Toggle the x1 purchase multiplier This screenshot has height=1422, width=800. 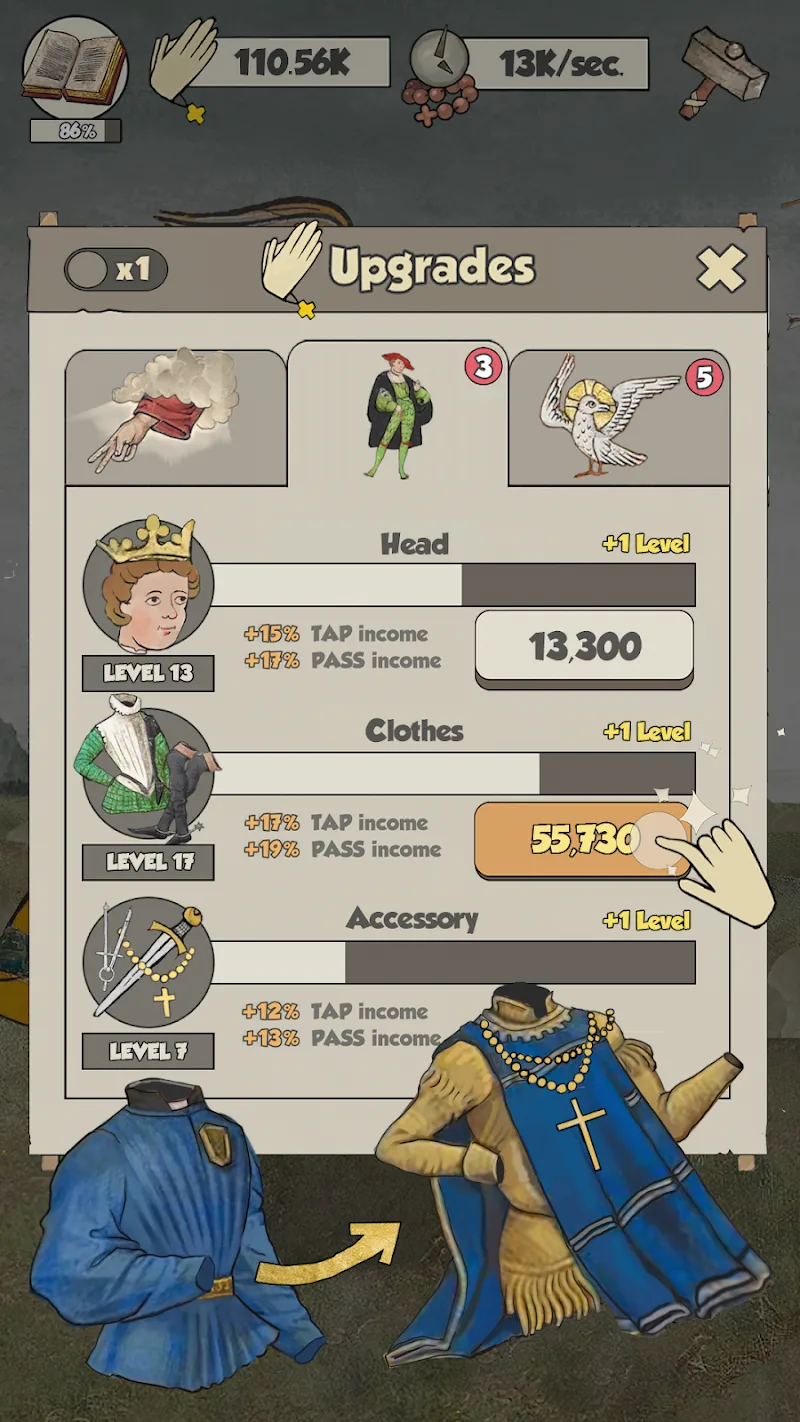115,269
